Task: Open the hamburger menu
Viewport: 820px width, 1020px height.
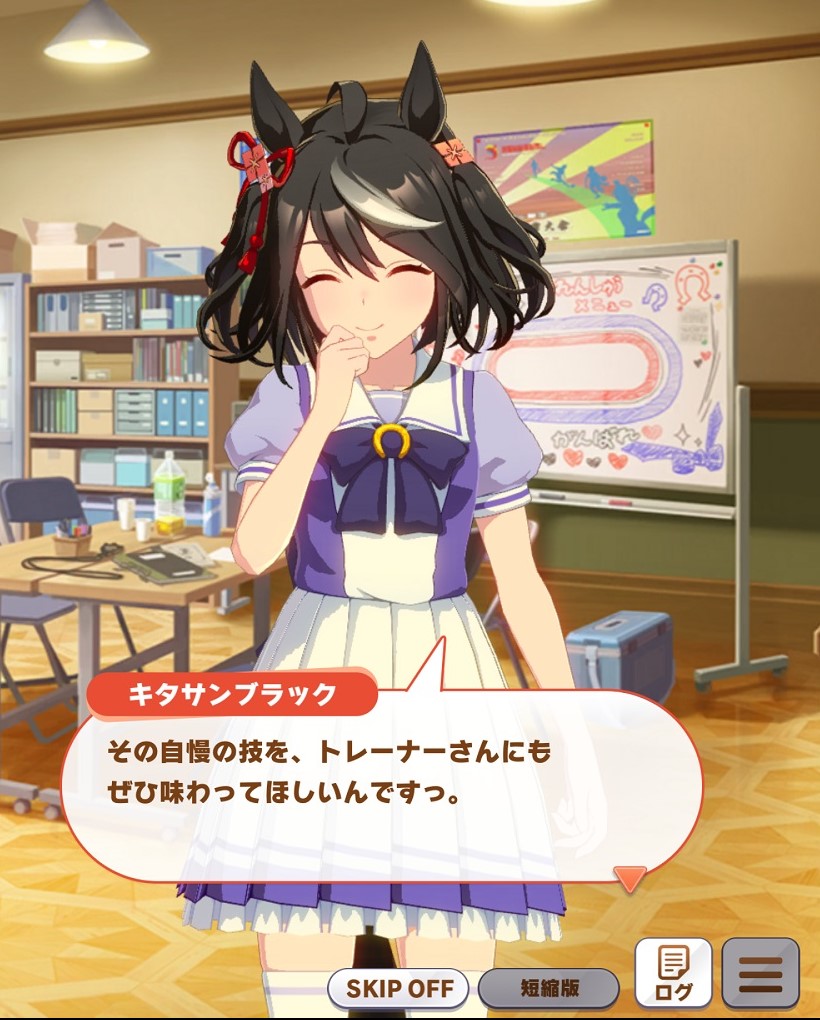Action: [760, 973]
